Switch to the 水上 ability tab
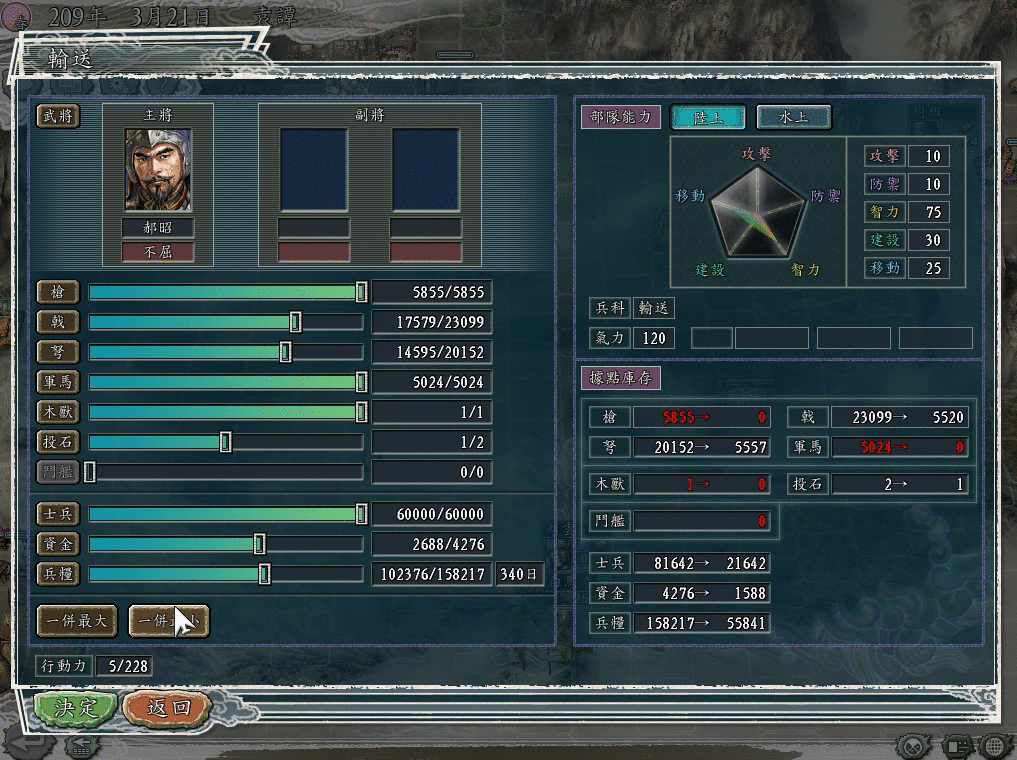This screenshot has width=1017, height=760. point(794,117)
